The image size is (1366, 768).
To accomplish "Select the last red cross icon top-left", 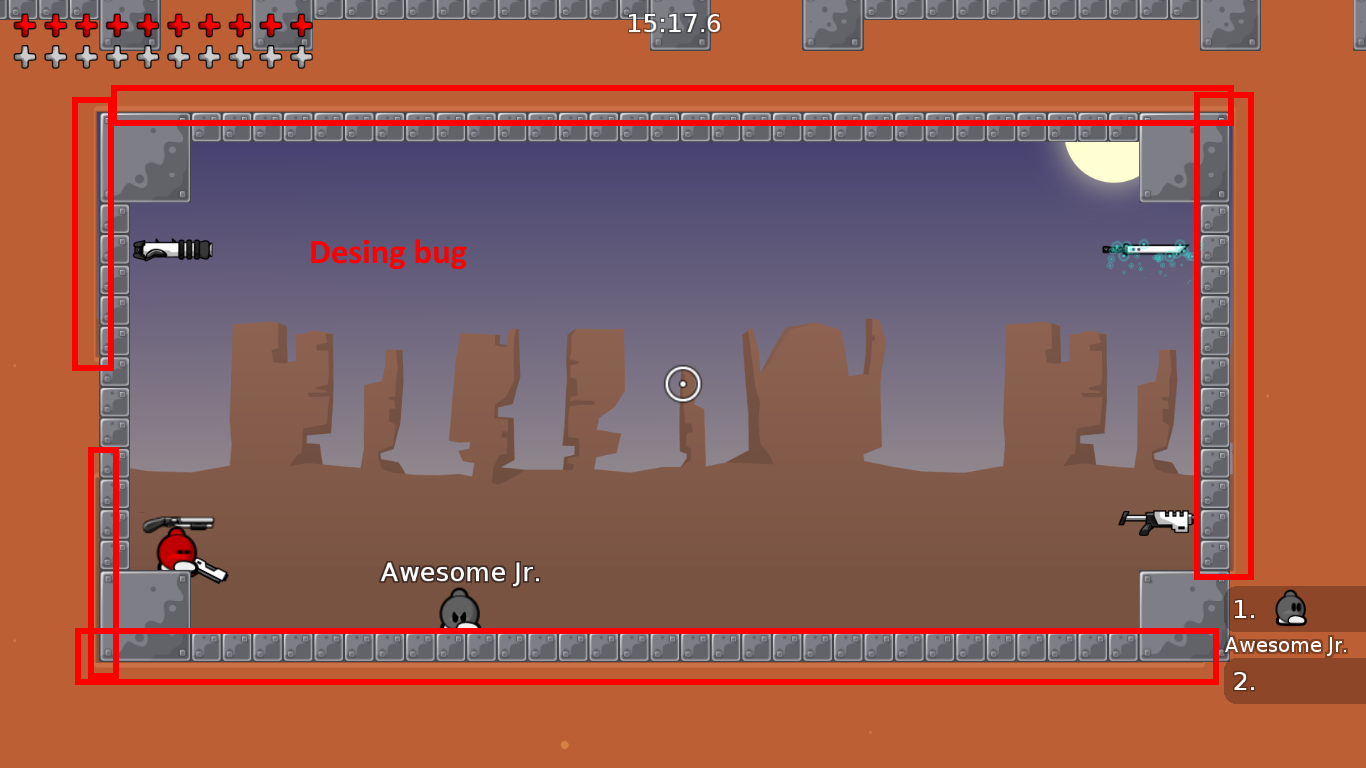I will pyautogui.click(x=301, y=27).
